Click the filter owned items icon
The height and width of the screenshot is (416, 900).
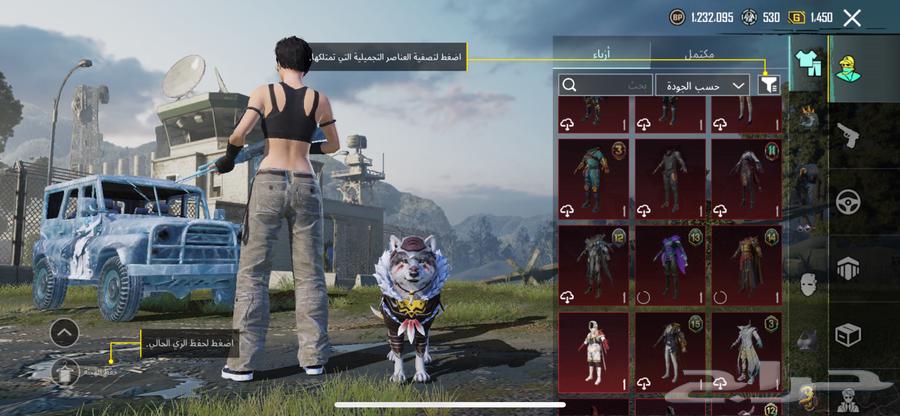click(769, 85)
